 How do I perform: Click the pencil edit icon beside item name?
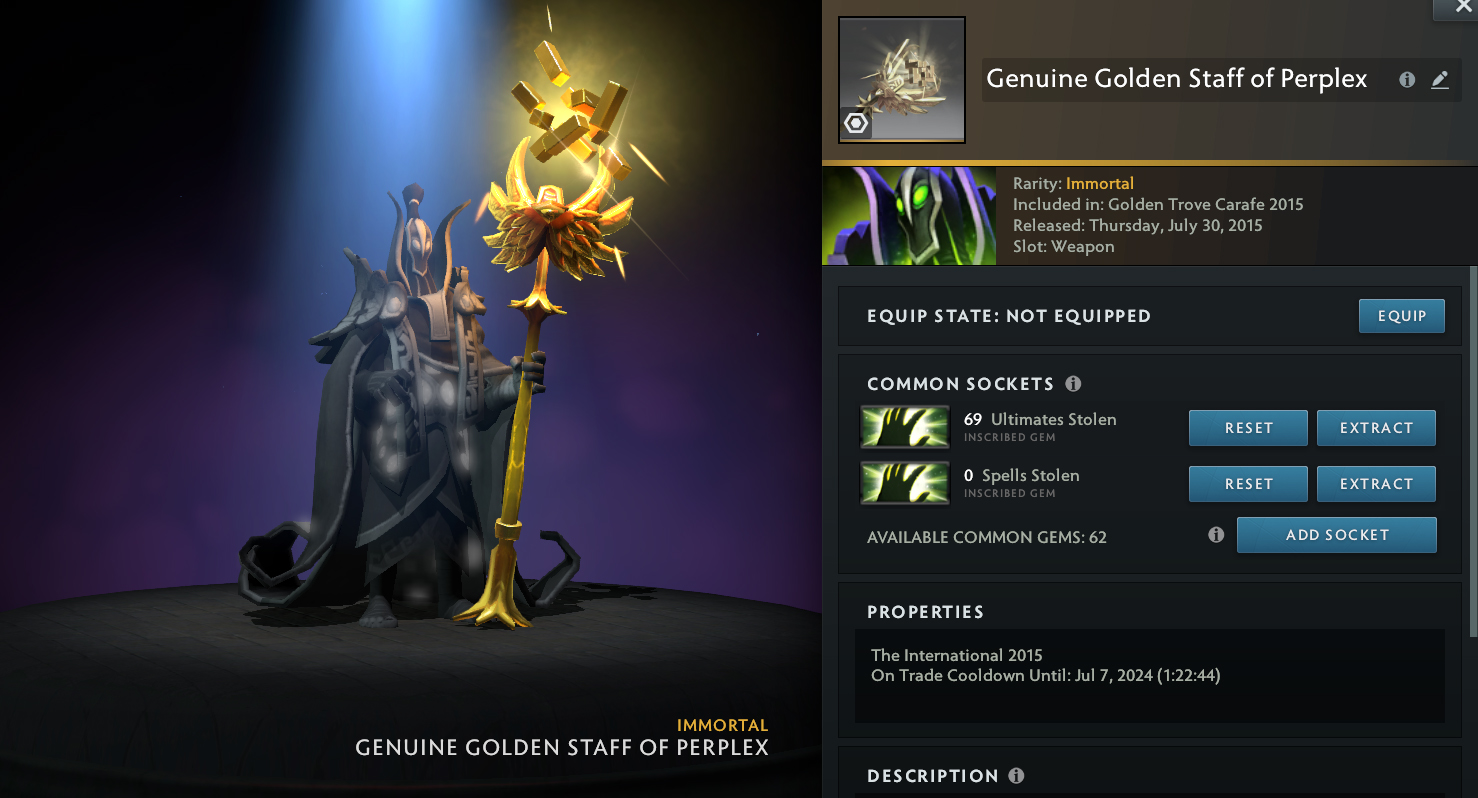click(1440, 80)
